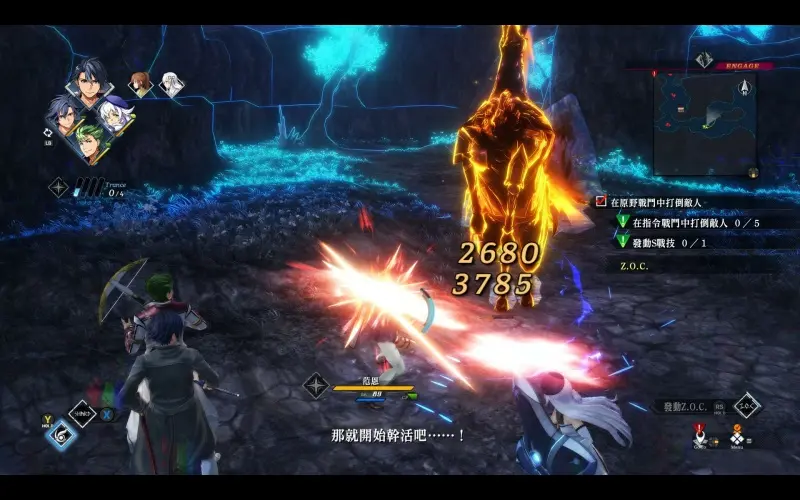Open the minimap

point(704,123)
